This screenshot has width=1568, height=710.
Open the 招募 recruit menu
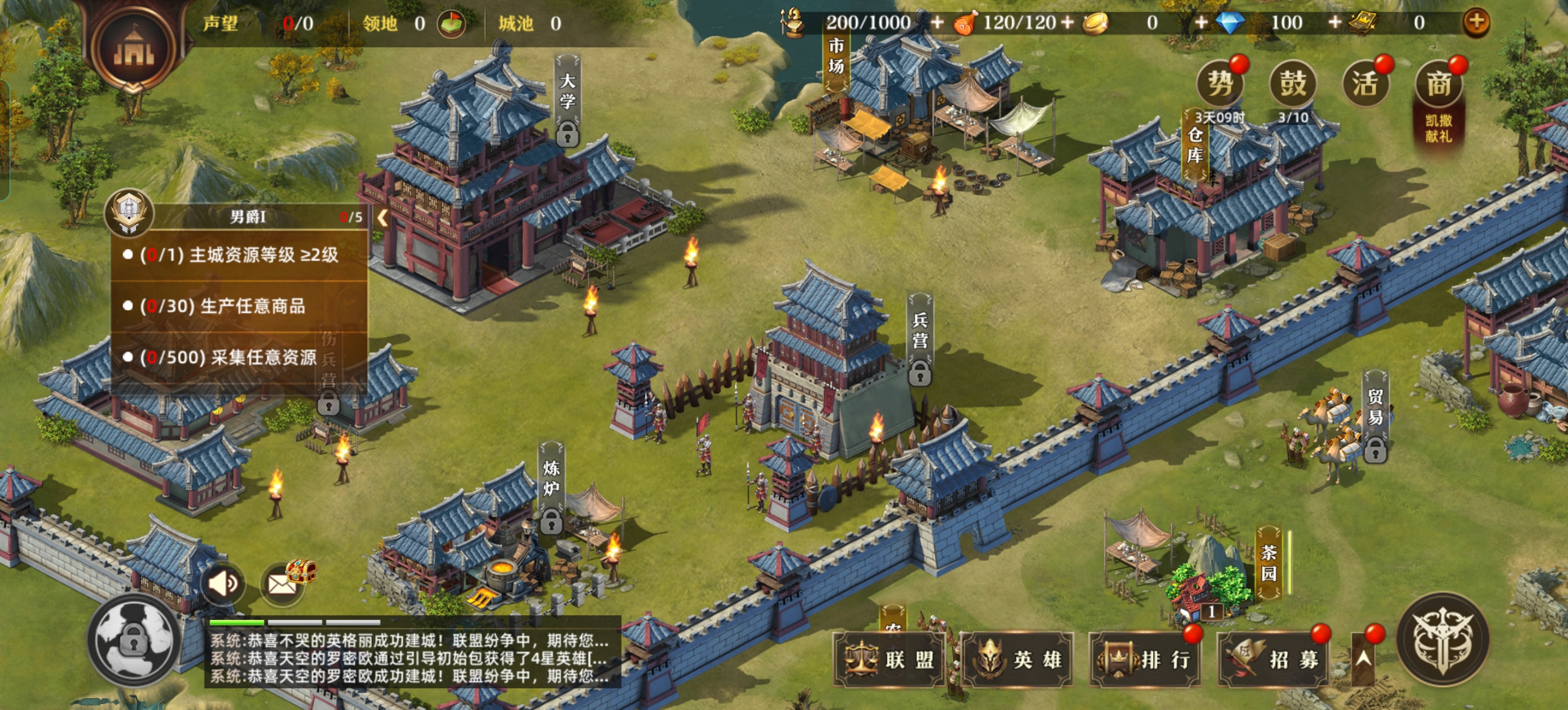click(1274, 660)
